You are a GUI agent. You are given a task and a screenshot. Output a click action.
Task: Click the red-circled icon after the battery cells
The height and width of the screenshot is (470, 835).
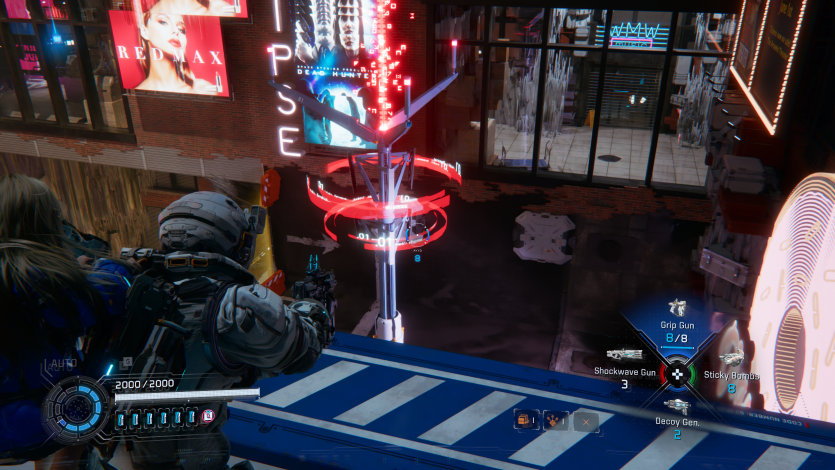(x=208, y=416)
